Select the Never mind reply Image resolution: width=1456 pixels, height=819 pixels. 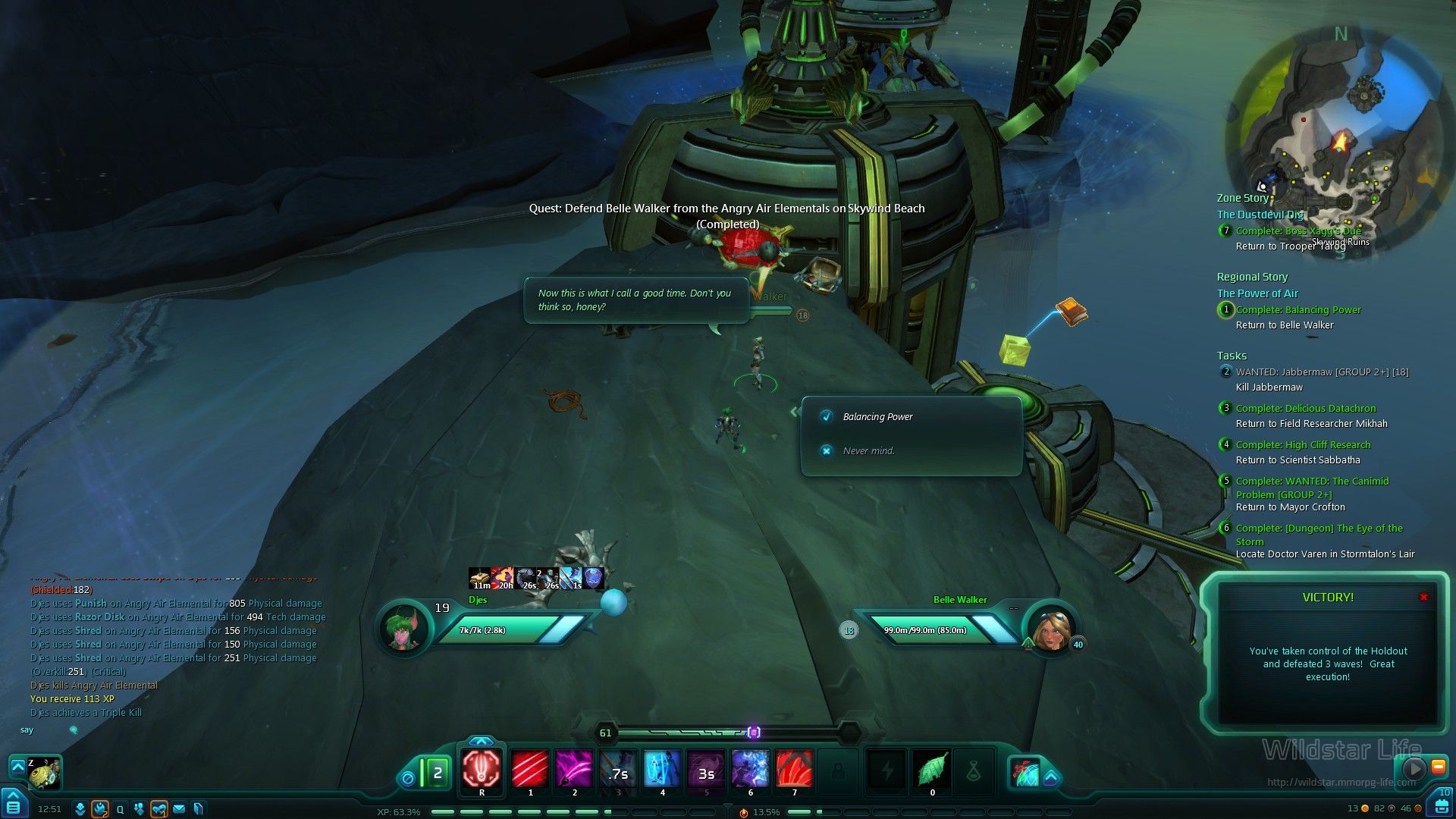pos(868,451)
